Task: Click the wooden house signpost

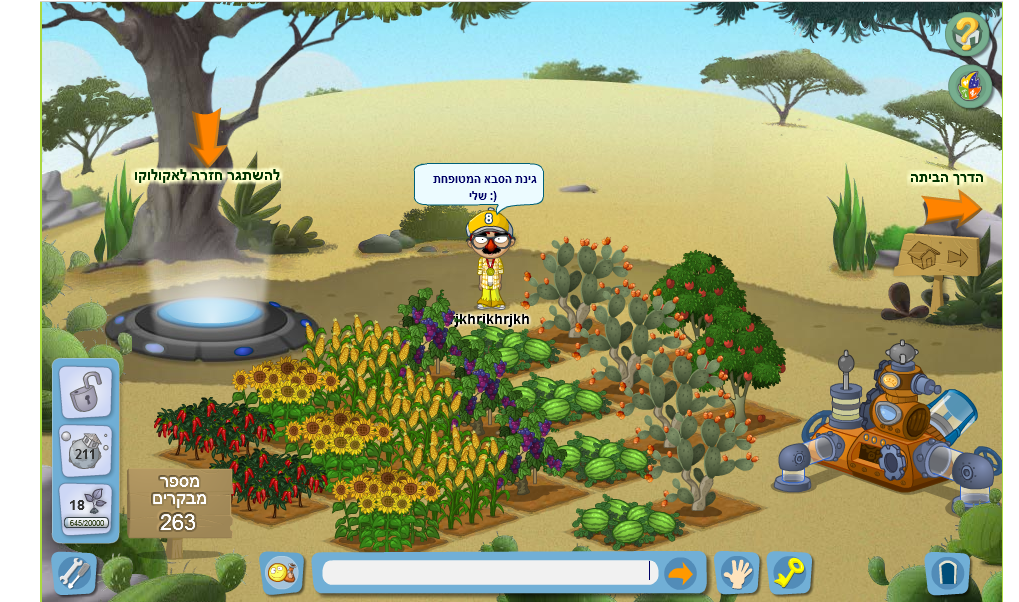Action: coord(938,258)
